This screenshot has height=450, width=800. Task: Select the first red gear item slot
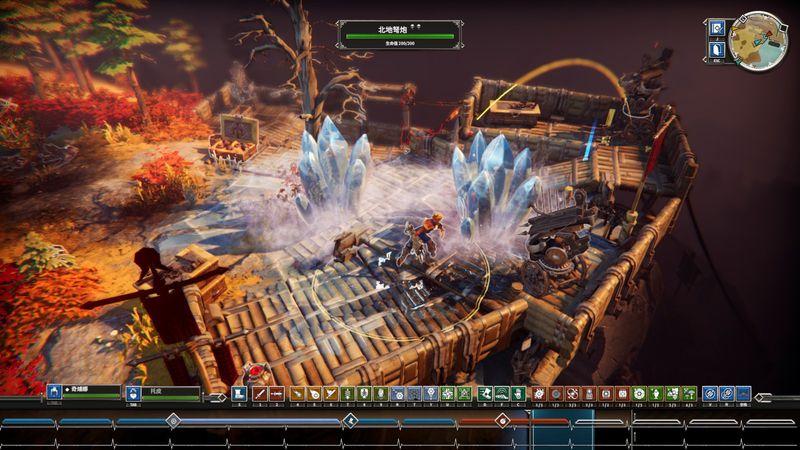pos(539,394)
